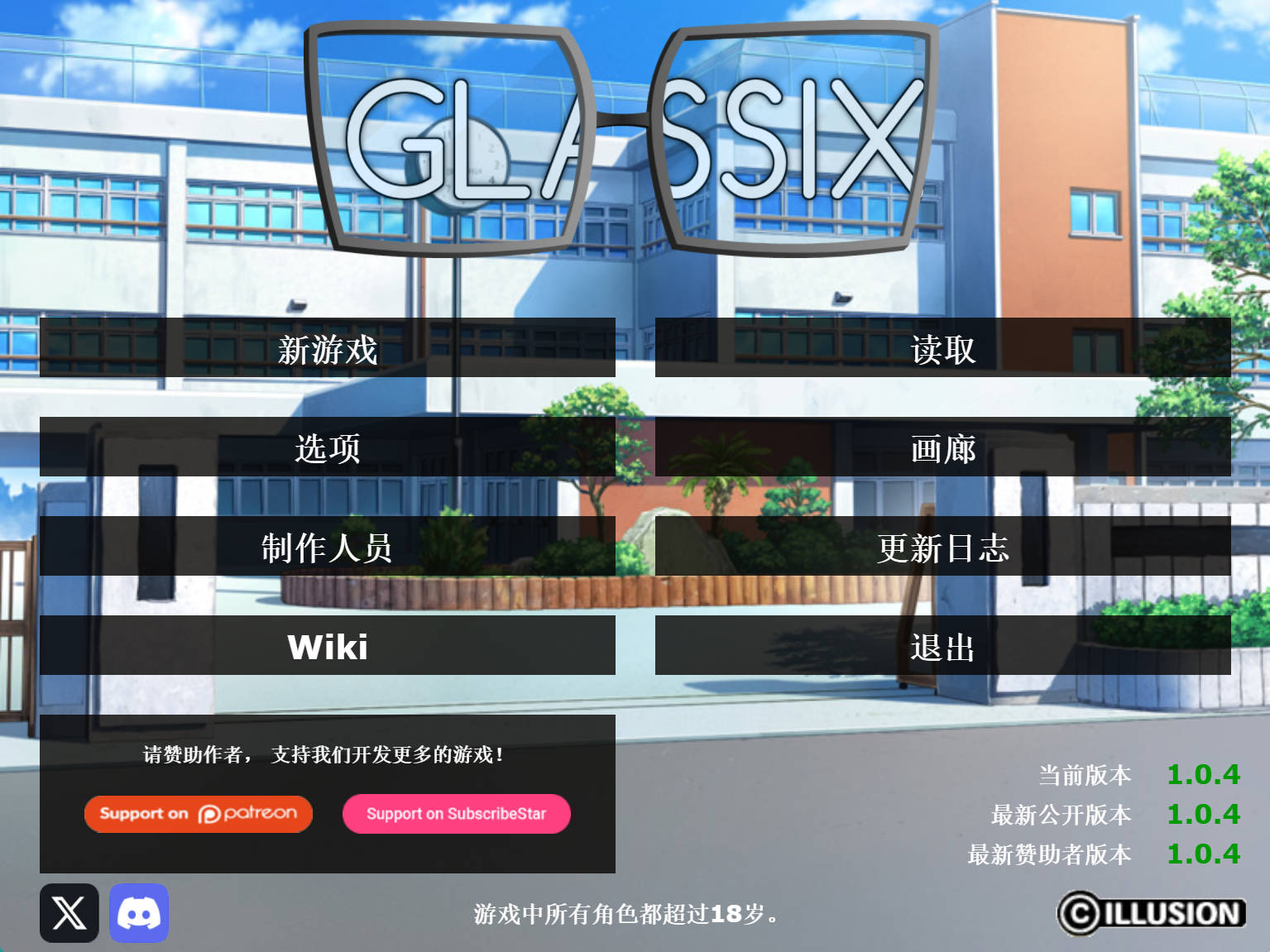Screen dimensions: 1270x952
Task: Open the 更新日志 changelog
Action: point(942,548)
